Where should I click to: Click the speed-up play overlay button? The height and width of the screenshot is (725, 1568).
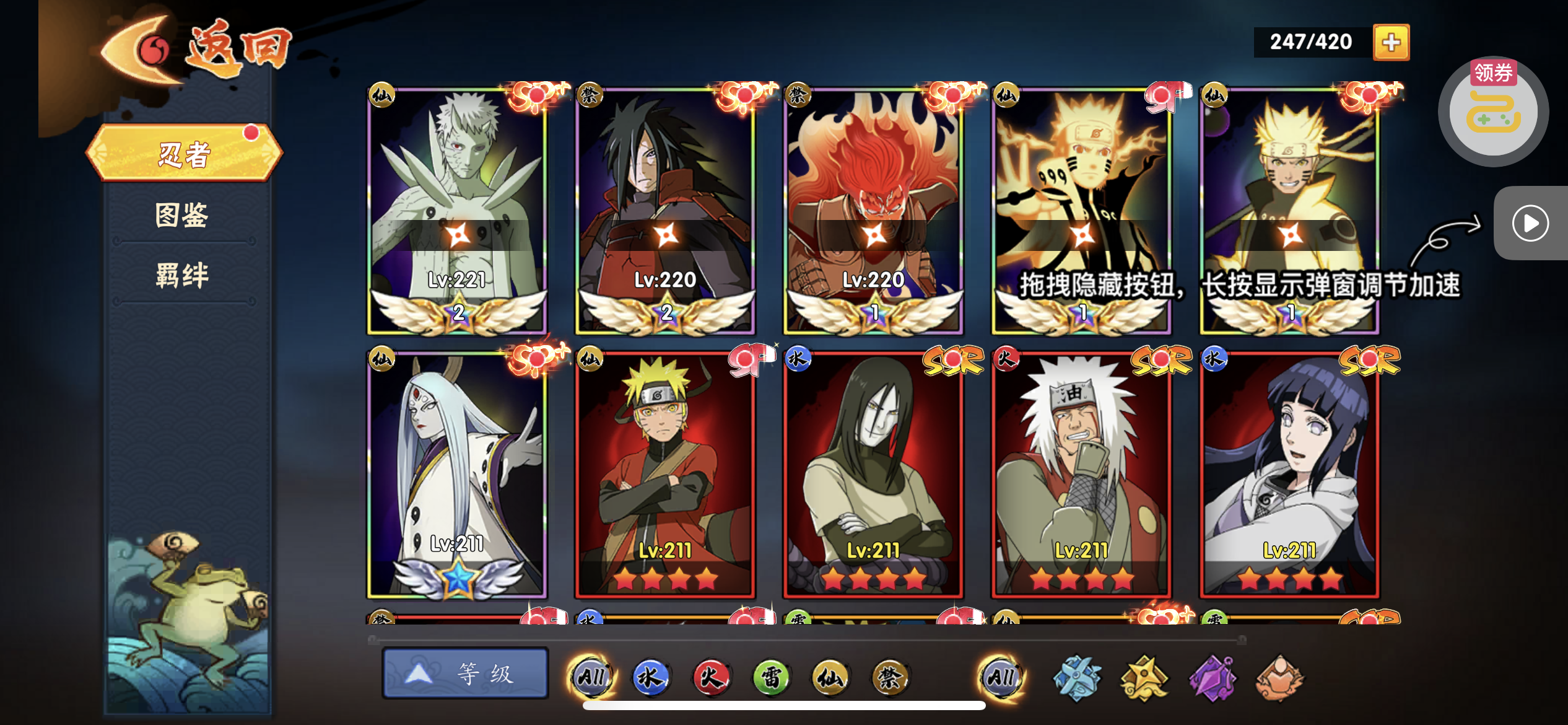(x=1530, y=223)
